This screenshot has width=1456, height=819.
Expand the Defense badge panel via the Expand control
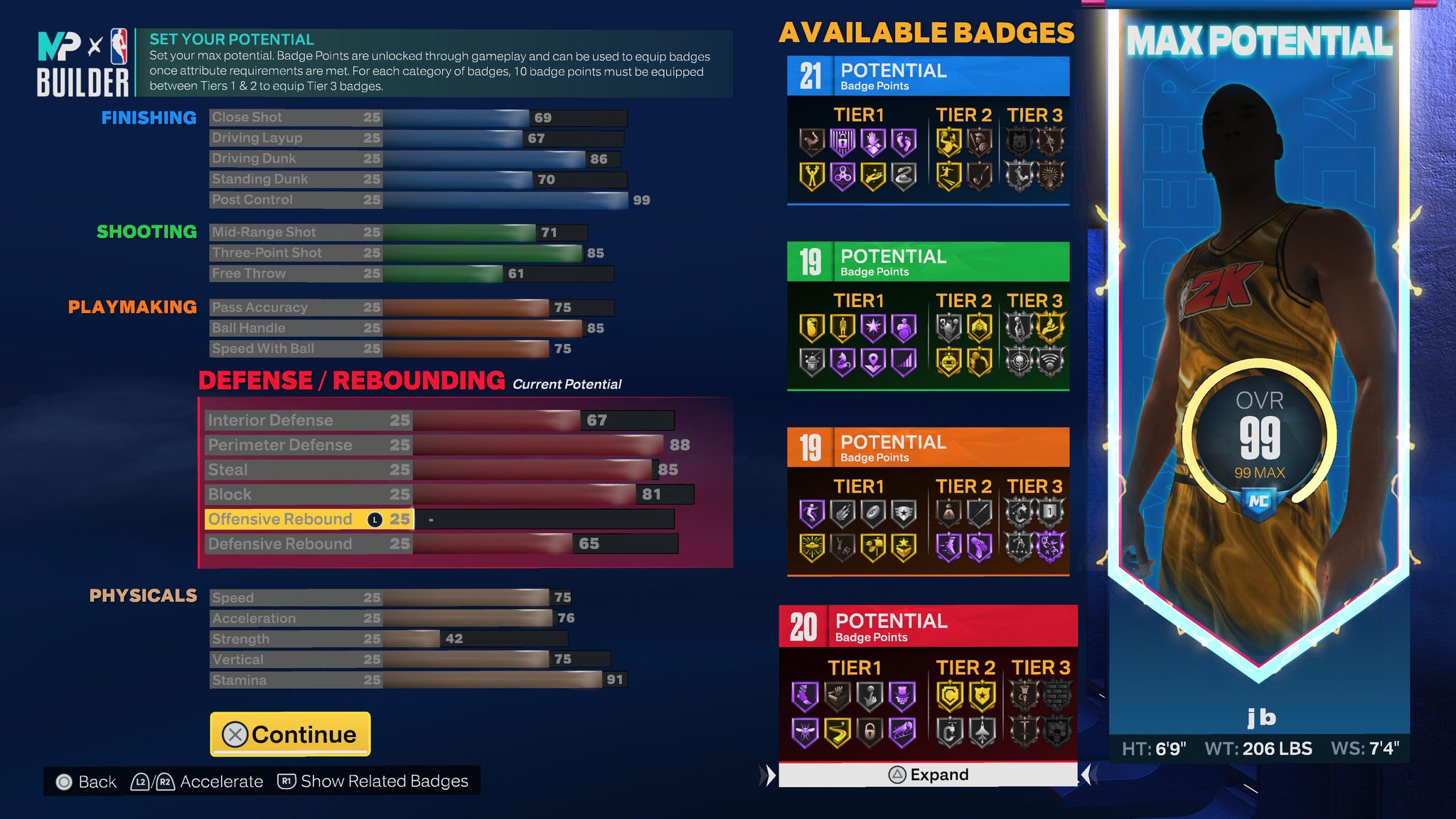click(928, 774)
